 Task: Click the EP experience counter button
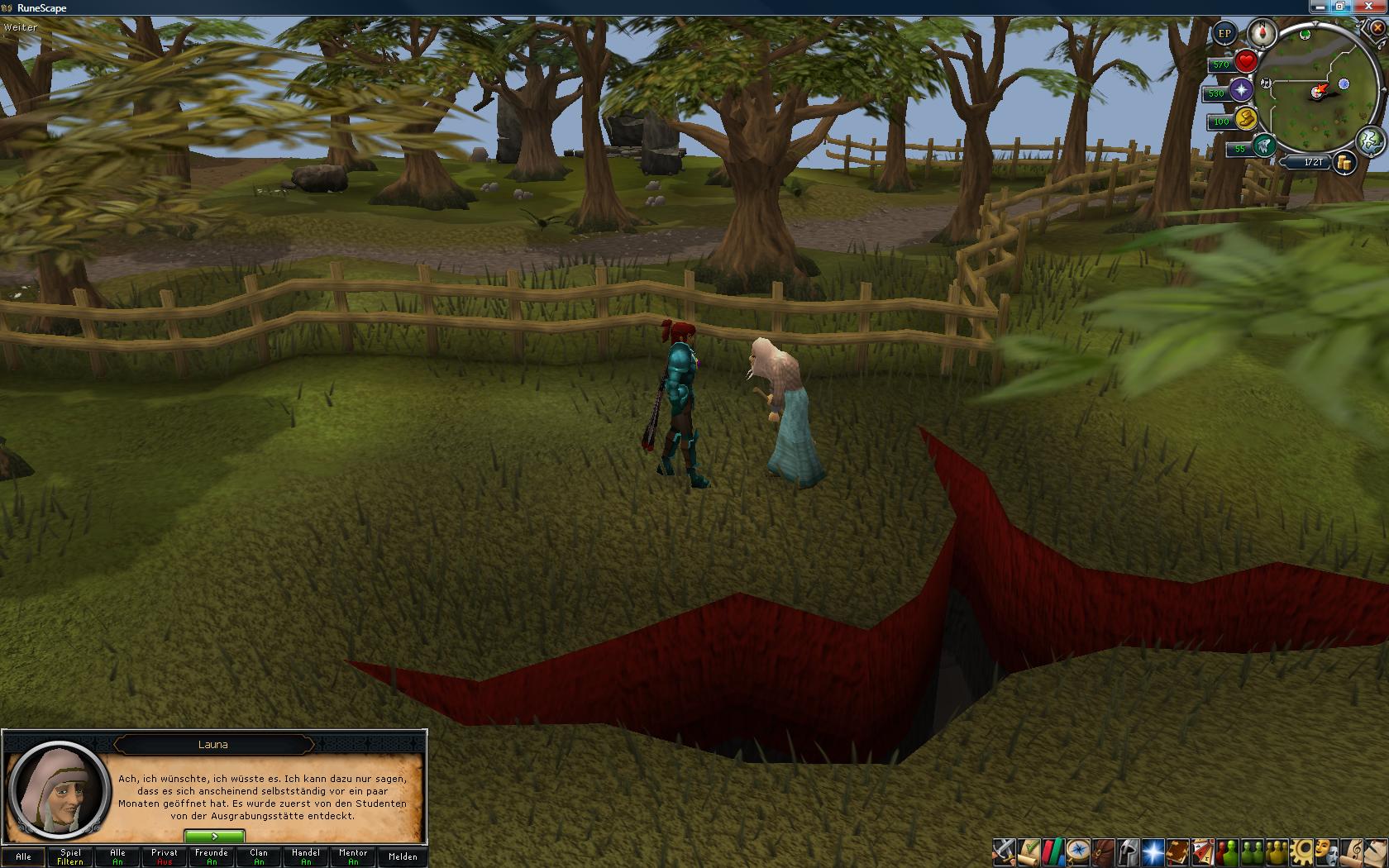(x=1224, y=34)
